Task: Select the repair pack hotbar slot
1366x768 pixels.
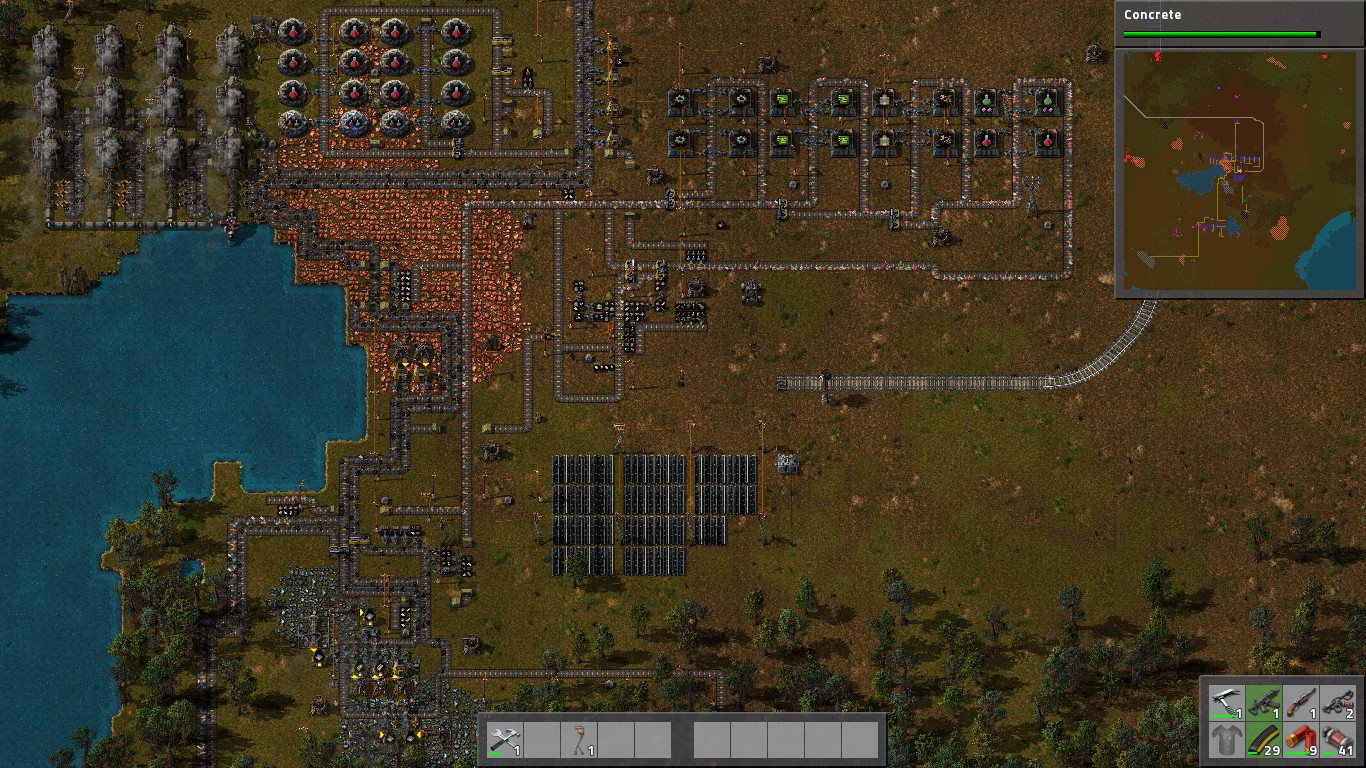Action: coord(504,741)
